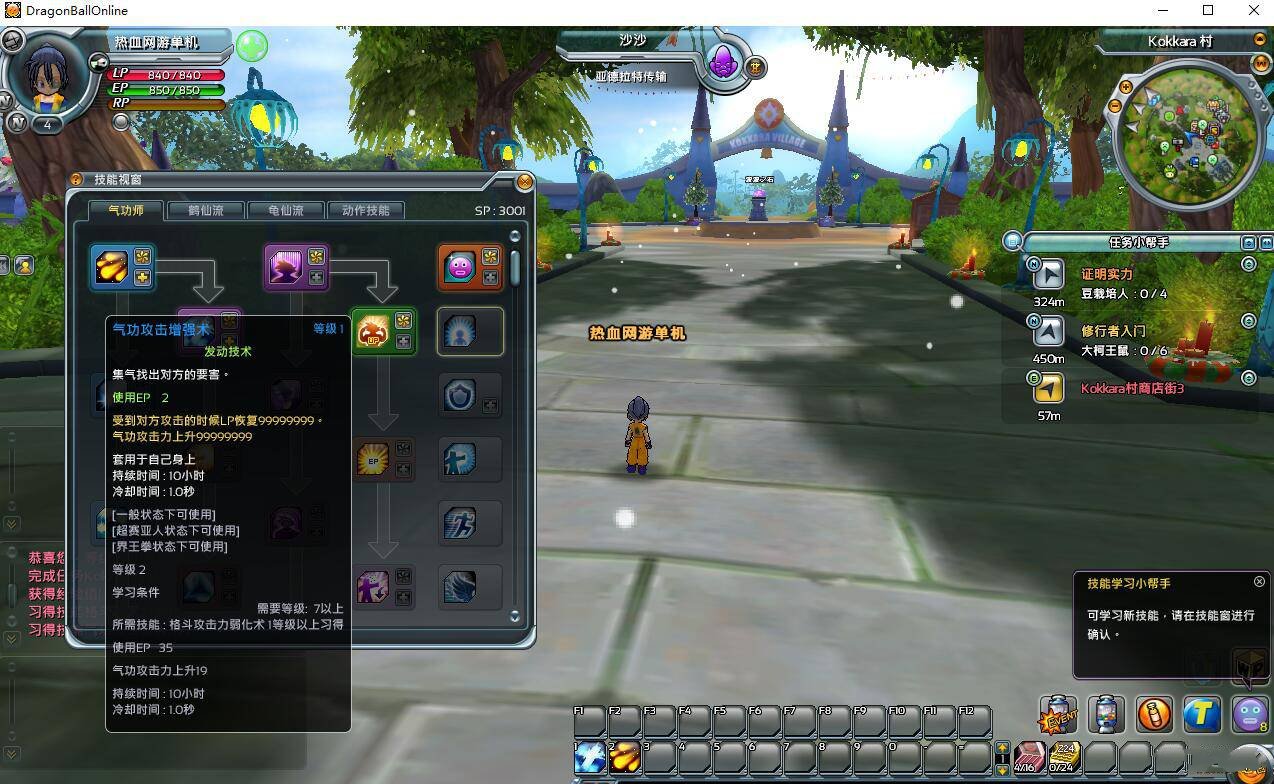Switch to the 鹤仙流 skill tab
The height and width of the screenshot is (784, 1274).
[205, 210]
